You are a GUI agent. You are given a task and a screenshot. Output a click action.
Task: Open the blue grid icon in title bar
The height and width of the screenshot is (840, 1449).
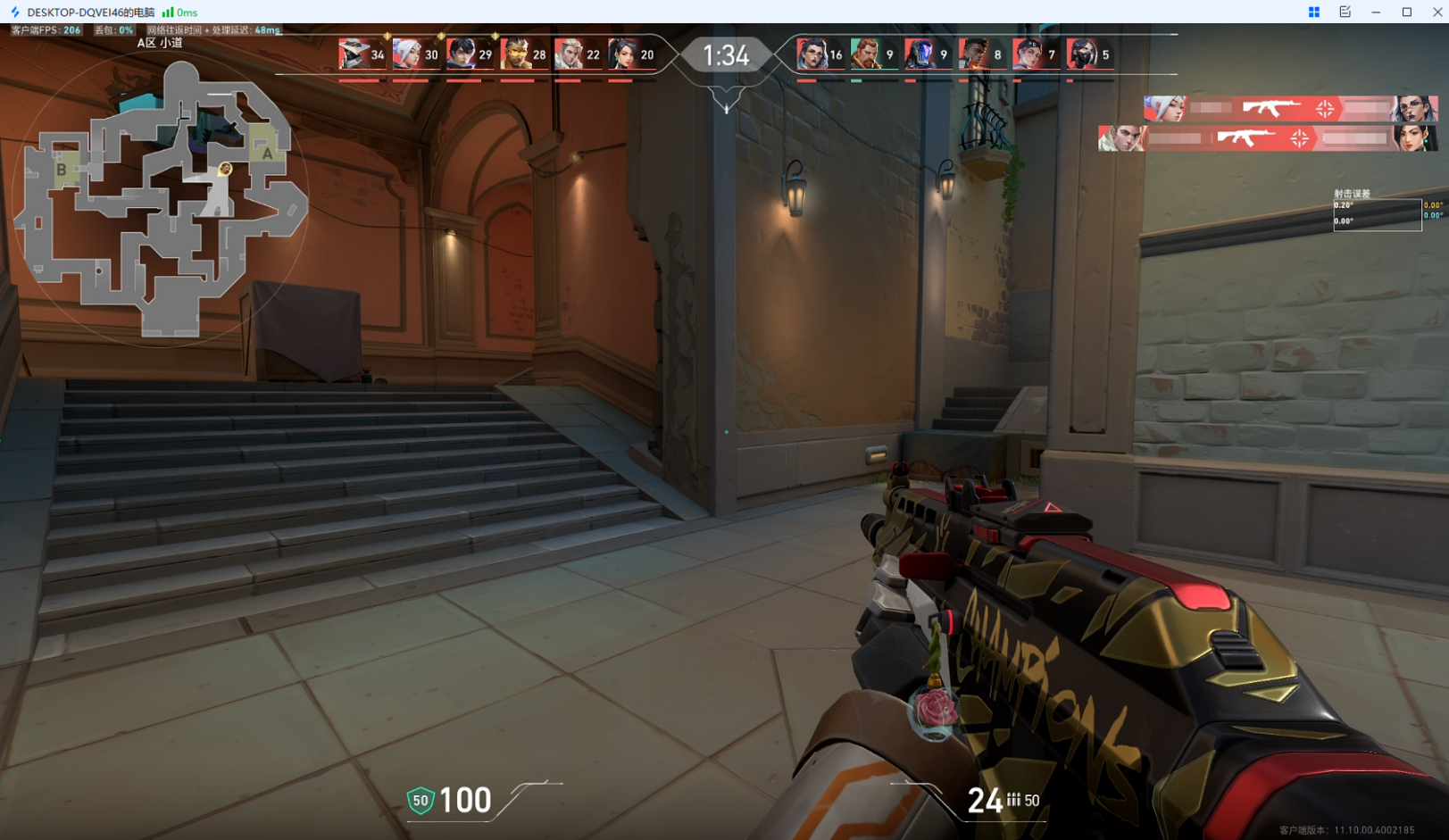point(1314,12)
